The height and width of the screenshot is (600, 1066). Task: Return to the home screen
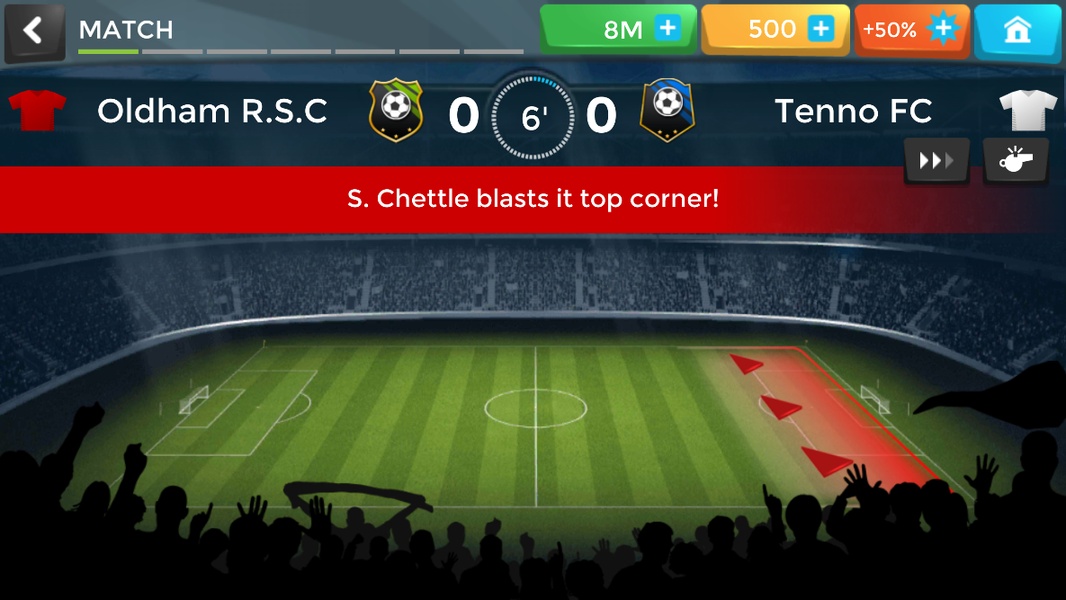1017,30
